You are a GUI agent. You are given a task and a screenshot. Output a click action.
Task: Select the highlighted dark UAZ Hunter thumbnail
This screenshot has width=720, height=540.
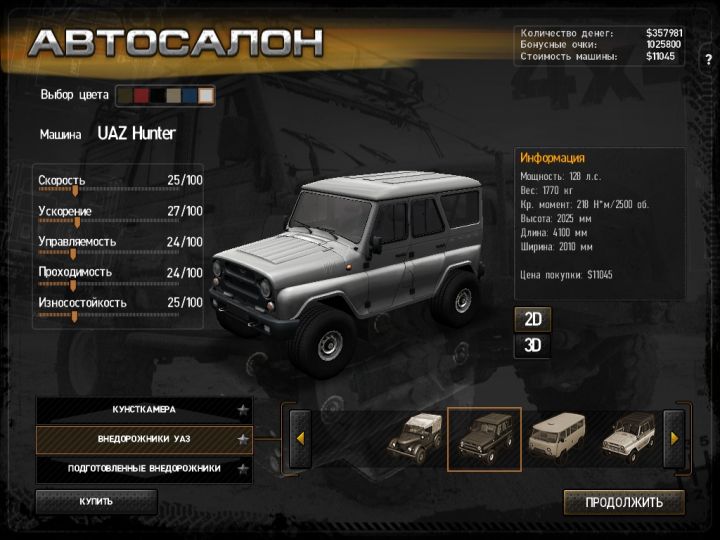[x=484, y=438]
